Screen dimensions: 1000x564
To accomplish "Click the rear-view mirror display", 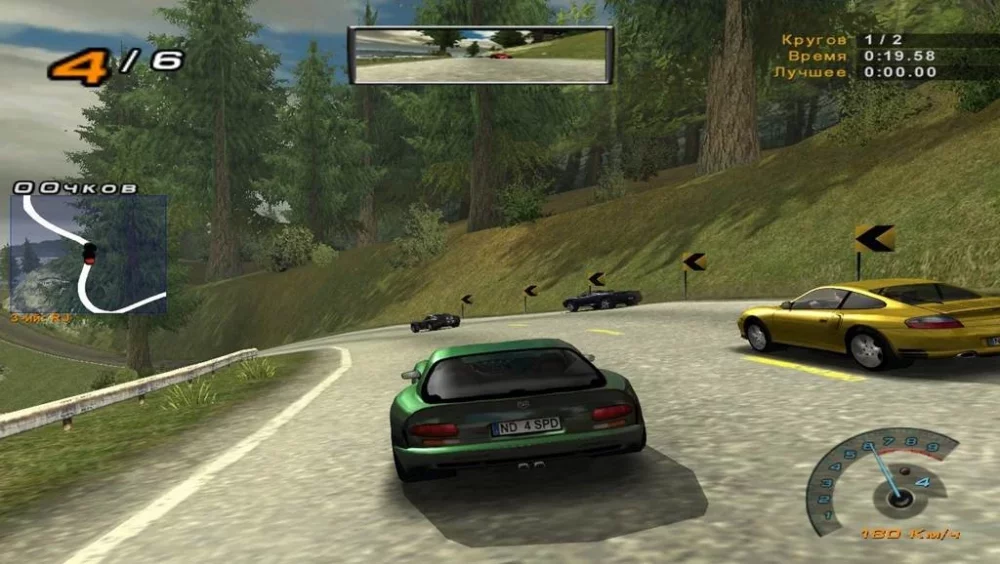I will pyautogui.click(x=481, y=55).
